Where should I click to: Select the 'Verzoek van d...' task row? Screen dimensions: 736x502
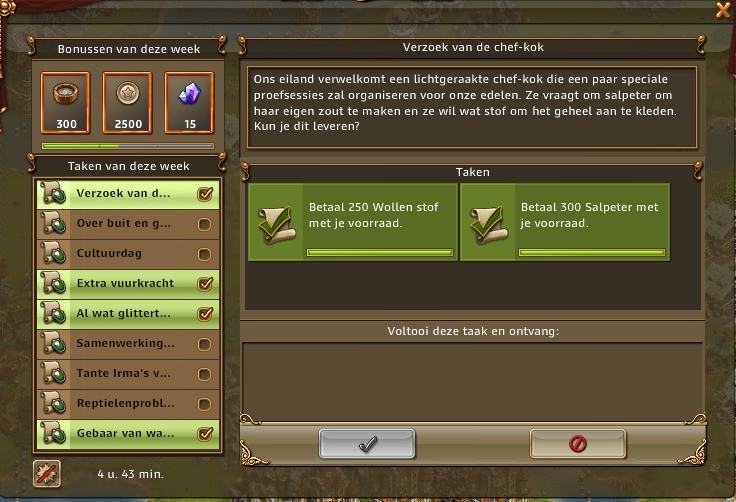tap(125, 194)
